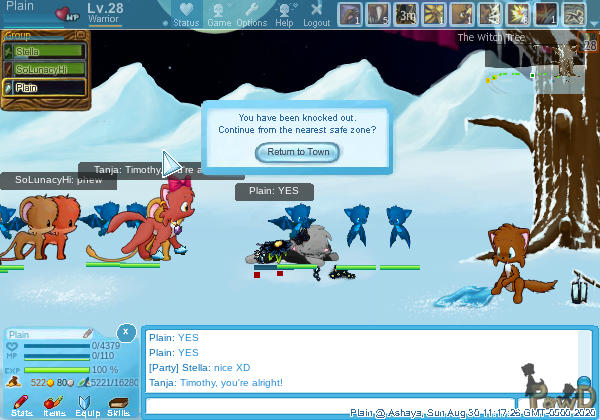Open the Status menu
The width and height of the screenshot is (600, 420).
186,14
